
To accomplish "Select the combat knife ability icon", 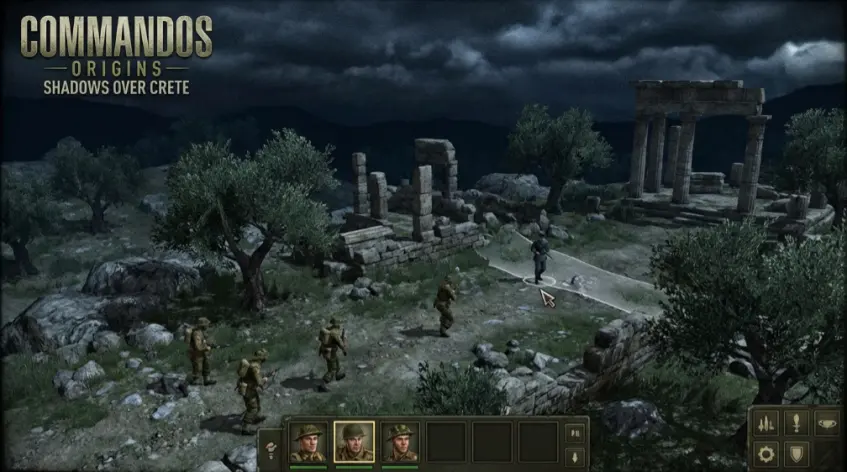I will coord(799,421).
